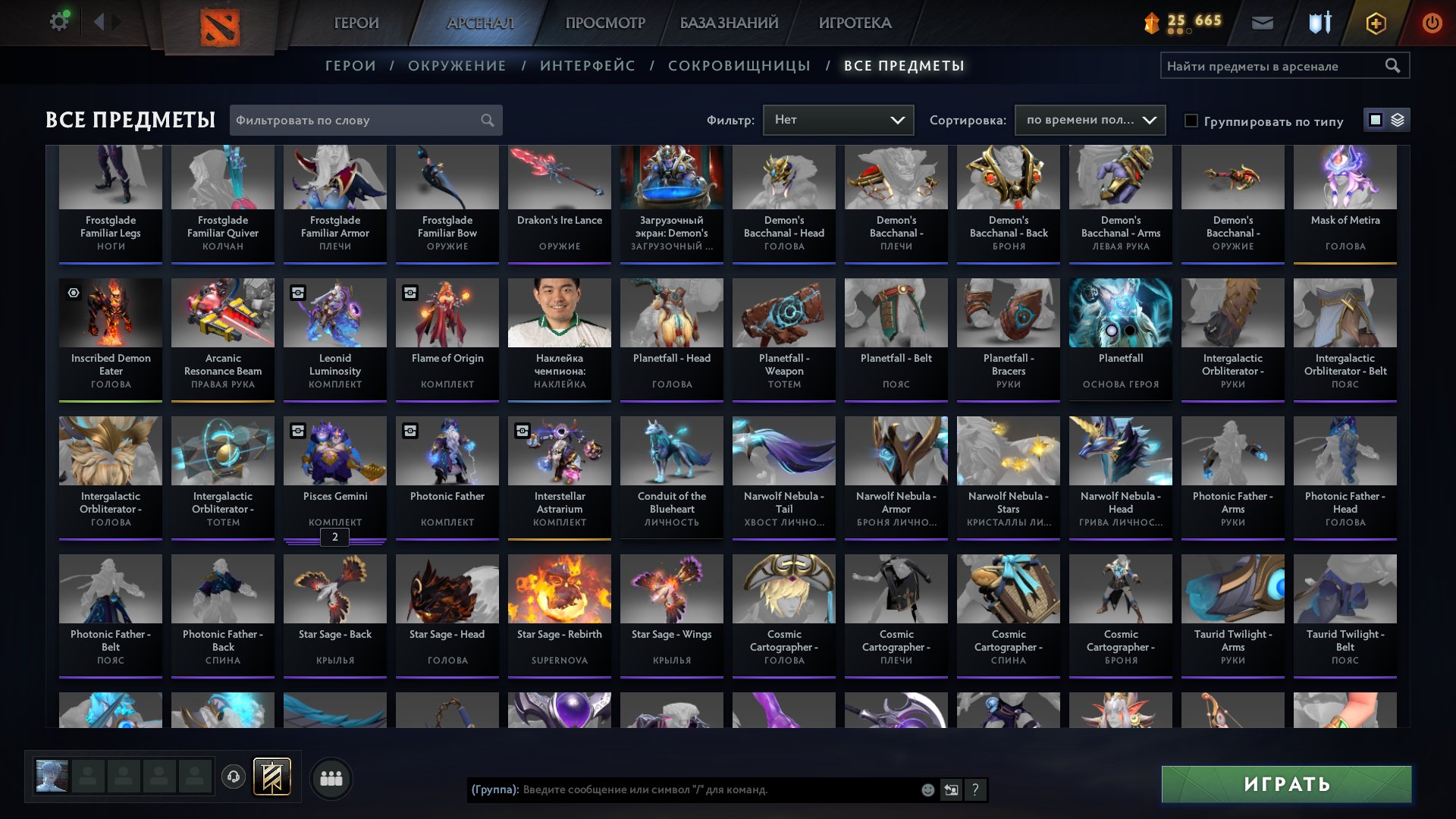This screenshot has width=1456, height=819.
Task: Open the battle pass shield and sword icon
Action: pyautogui.click(x=1318, y=23)
